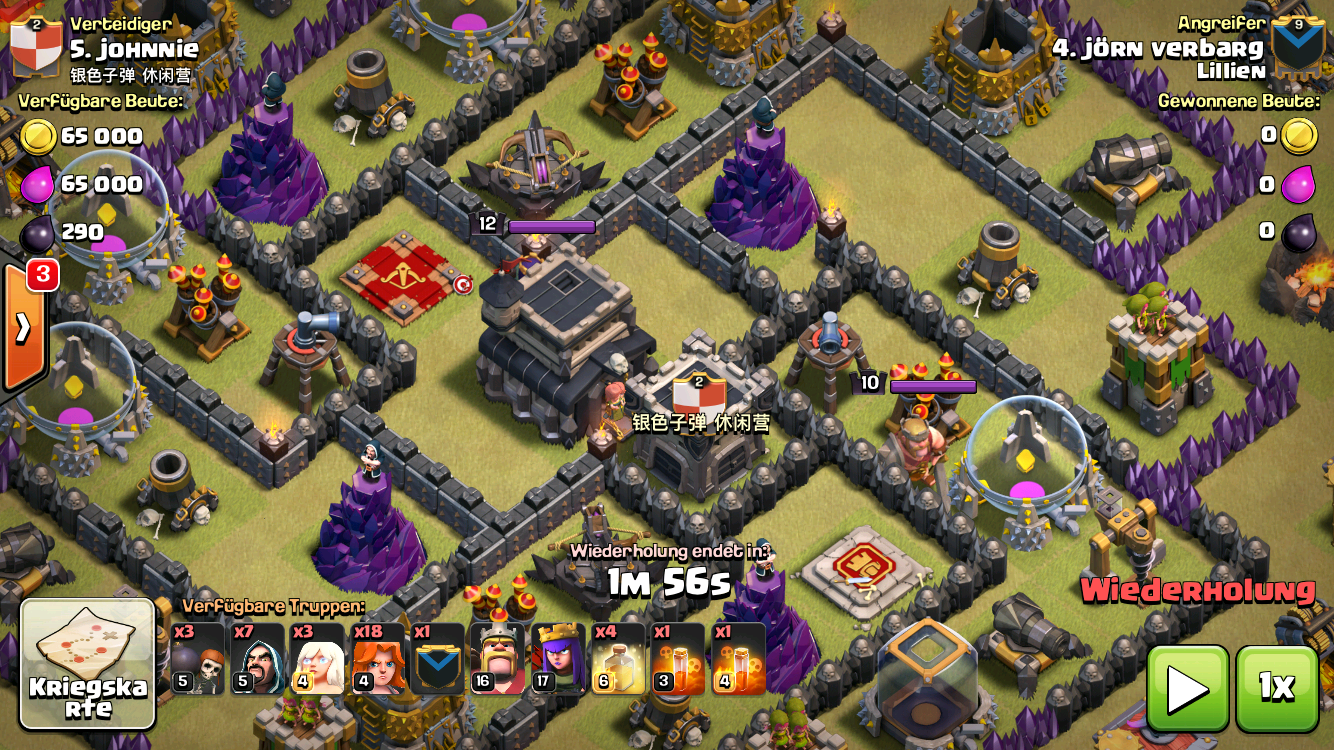Select the Archer Queen hero slot
Screen dimensions: 1334x750
[557, 659]
